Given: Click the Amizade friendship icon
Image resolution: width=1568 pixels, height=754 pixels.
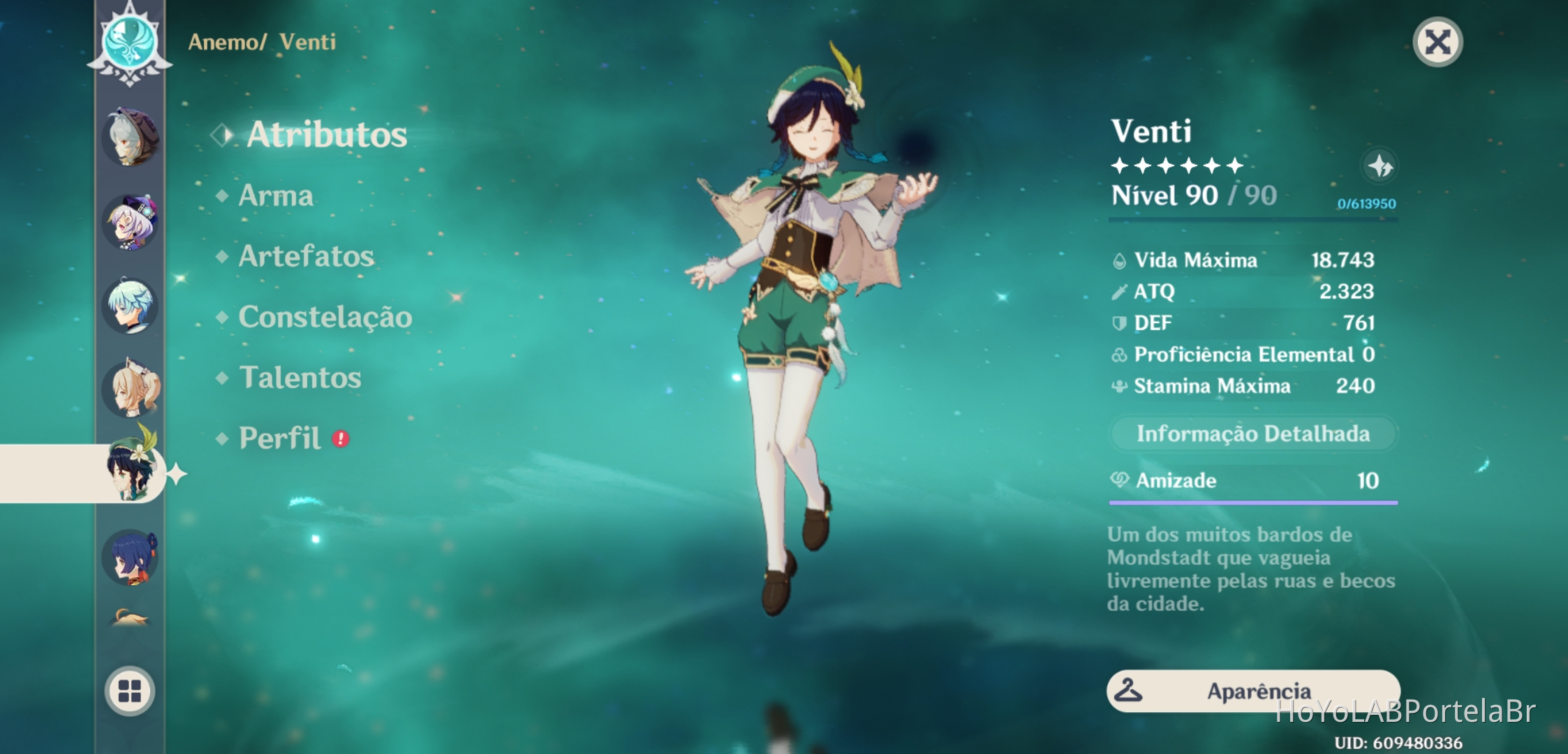Looking at the screenshot, I should (x=1120, y=480).
